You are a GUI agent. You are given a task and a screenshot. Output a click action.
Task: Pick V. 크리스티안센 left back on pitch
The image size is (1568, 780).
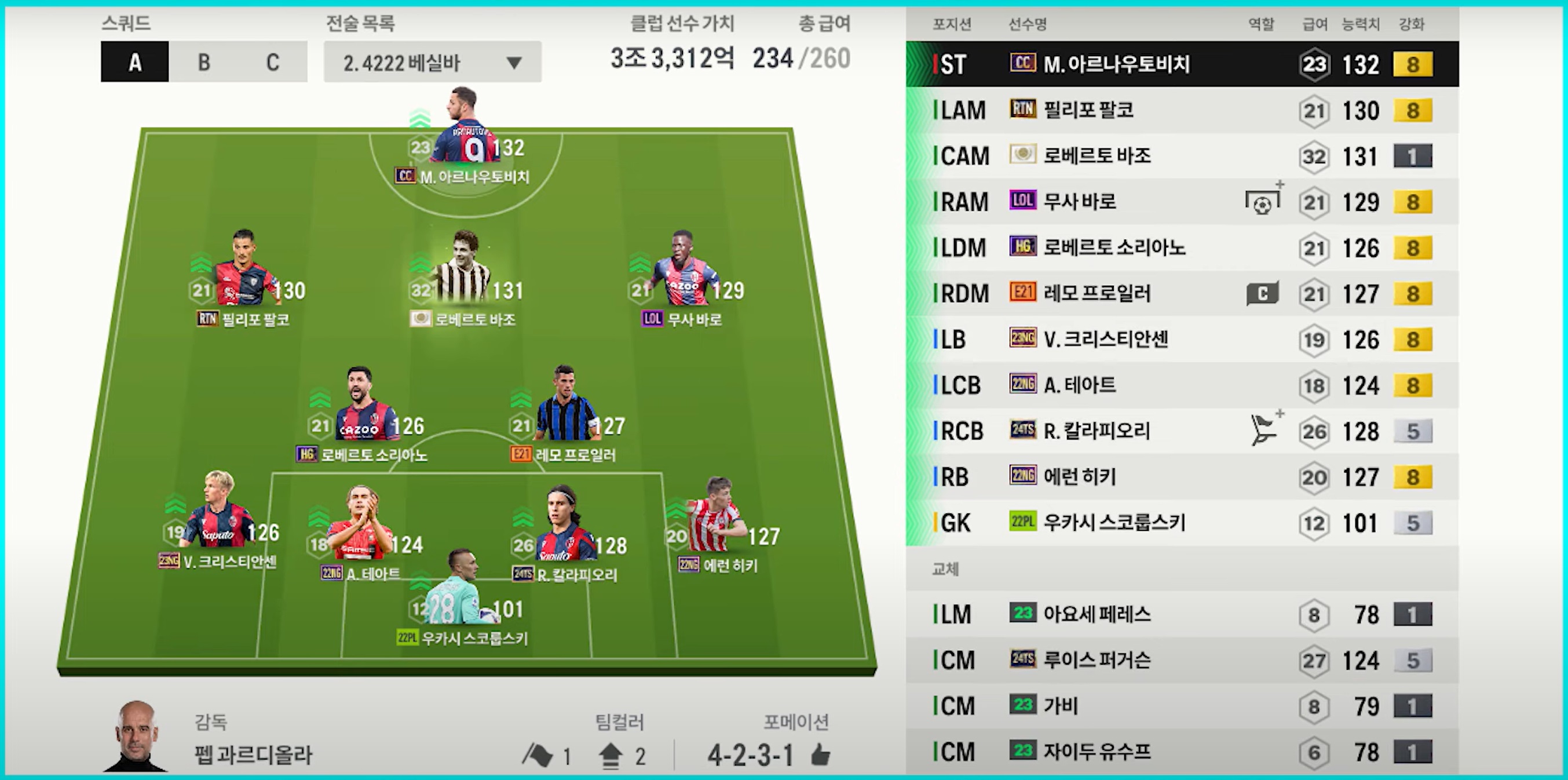(x=219, y=517)
